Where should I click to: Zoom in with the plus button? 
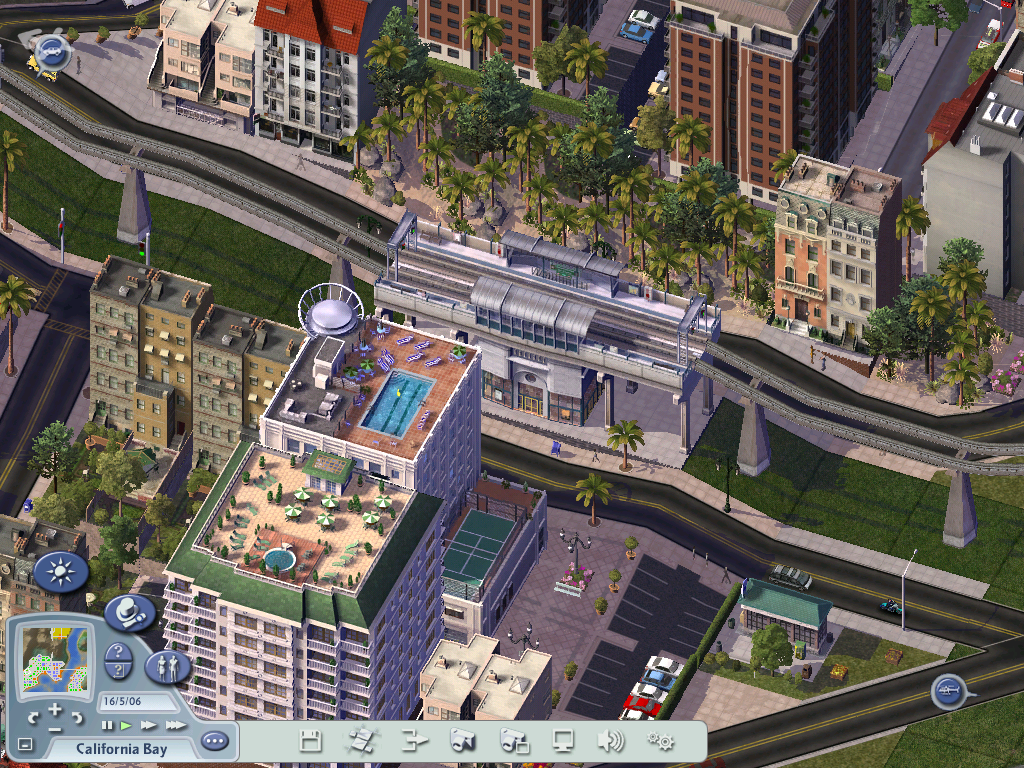[x=55, y=709]
